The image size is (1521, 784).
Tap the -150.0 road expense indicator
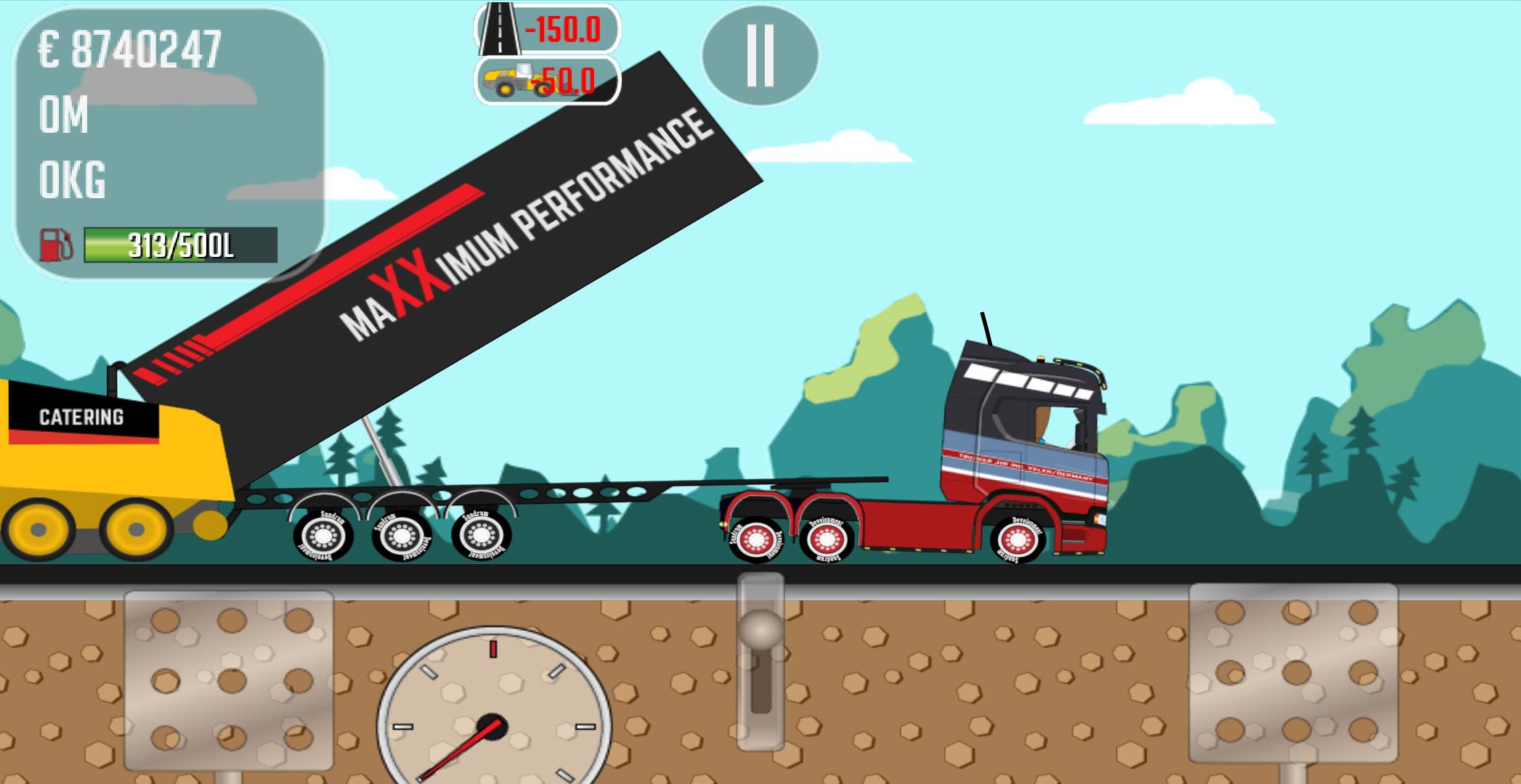[563, 30]
